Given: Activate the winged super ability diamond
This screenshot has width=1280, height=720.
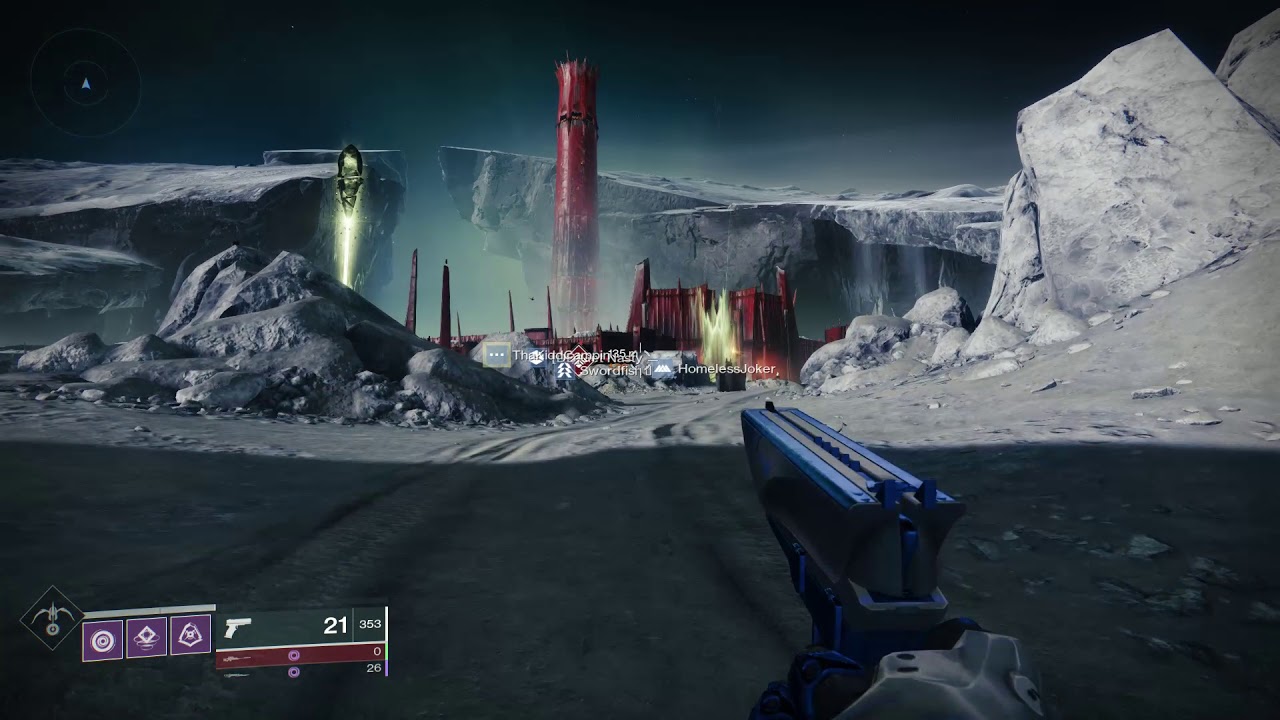Looking at the screenshot, I should click(x=52, y=617).
